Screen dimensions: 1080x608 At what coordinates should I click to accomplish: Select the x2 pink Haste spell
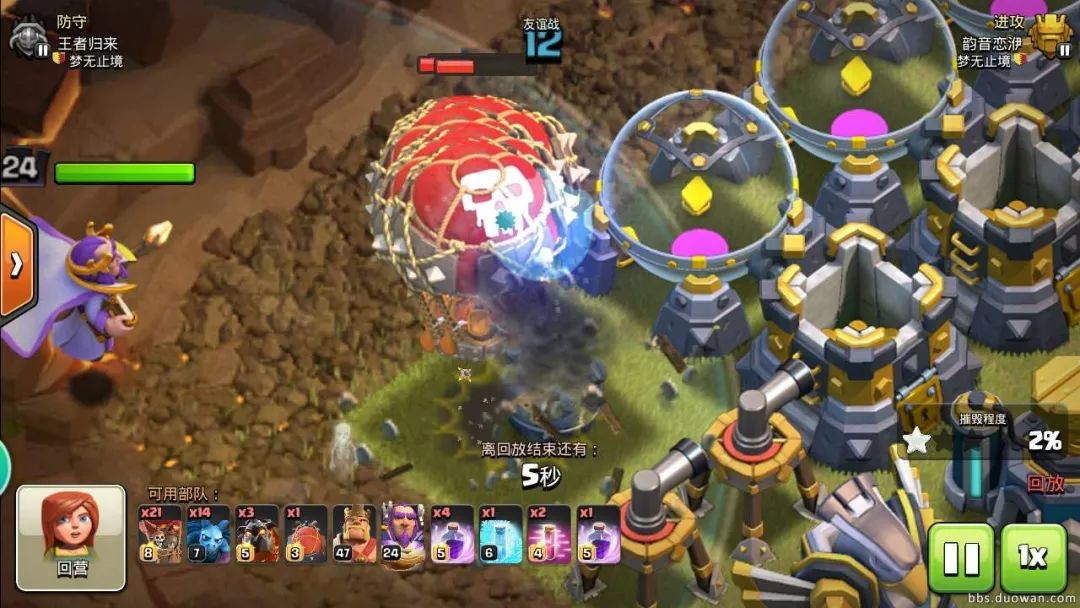pos(549,535)
